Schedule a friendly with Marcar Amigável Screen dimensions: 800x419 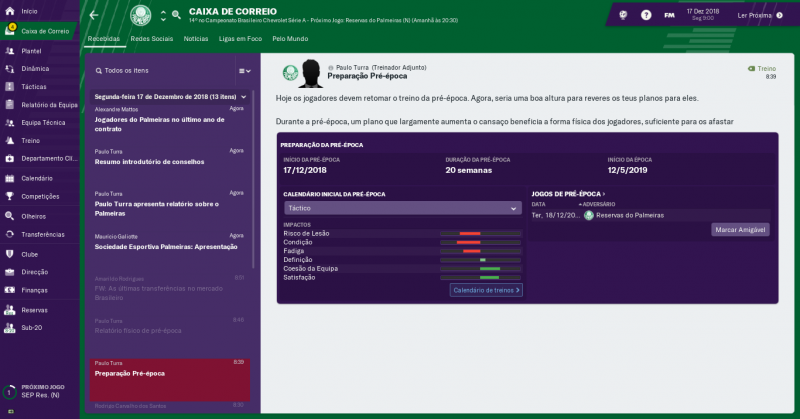click(x=740, y=230)
